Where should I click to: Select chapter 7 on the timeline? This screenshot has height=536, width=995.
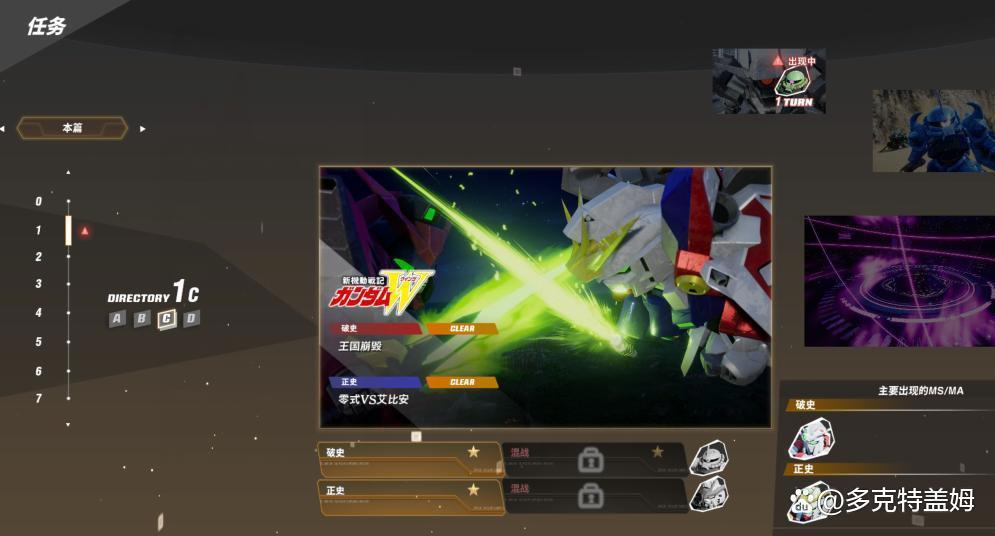click(39, 399)
